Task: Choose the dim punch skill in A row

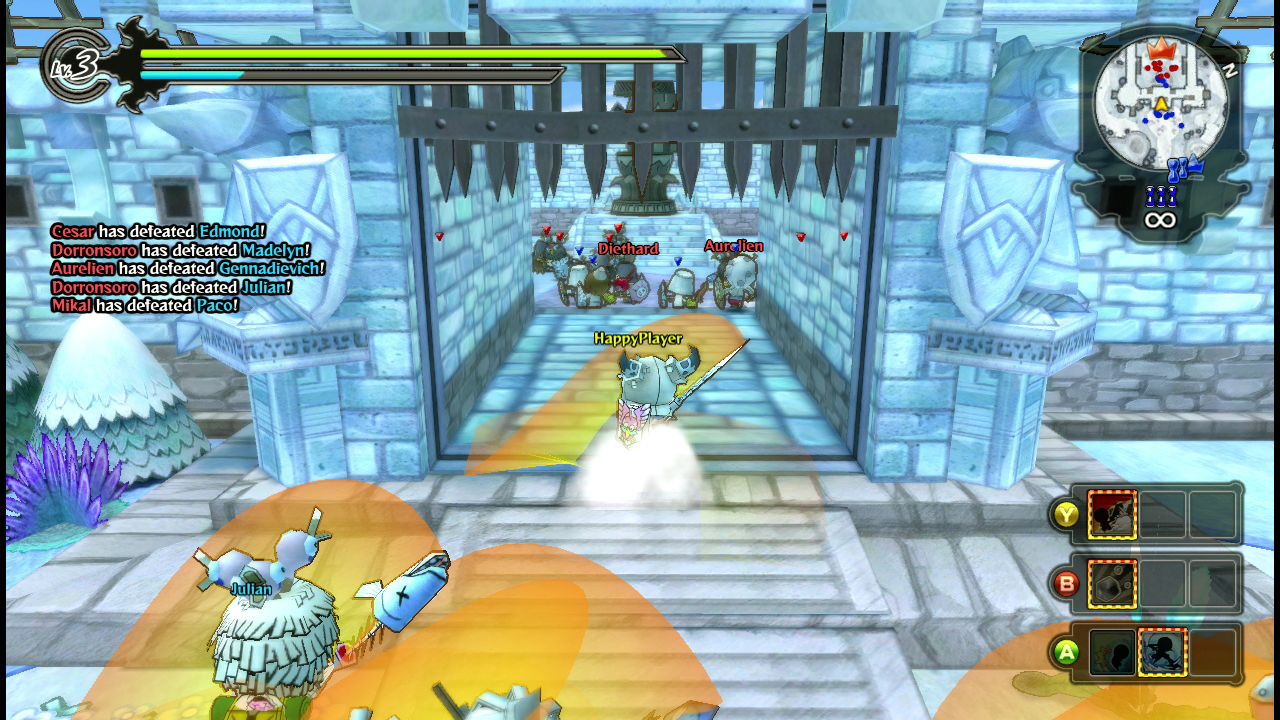Action: [1112, 652]
